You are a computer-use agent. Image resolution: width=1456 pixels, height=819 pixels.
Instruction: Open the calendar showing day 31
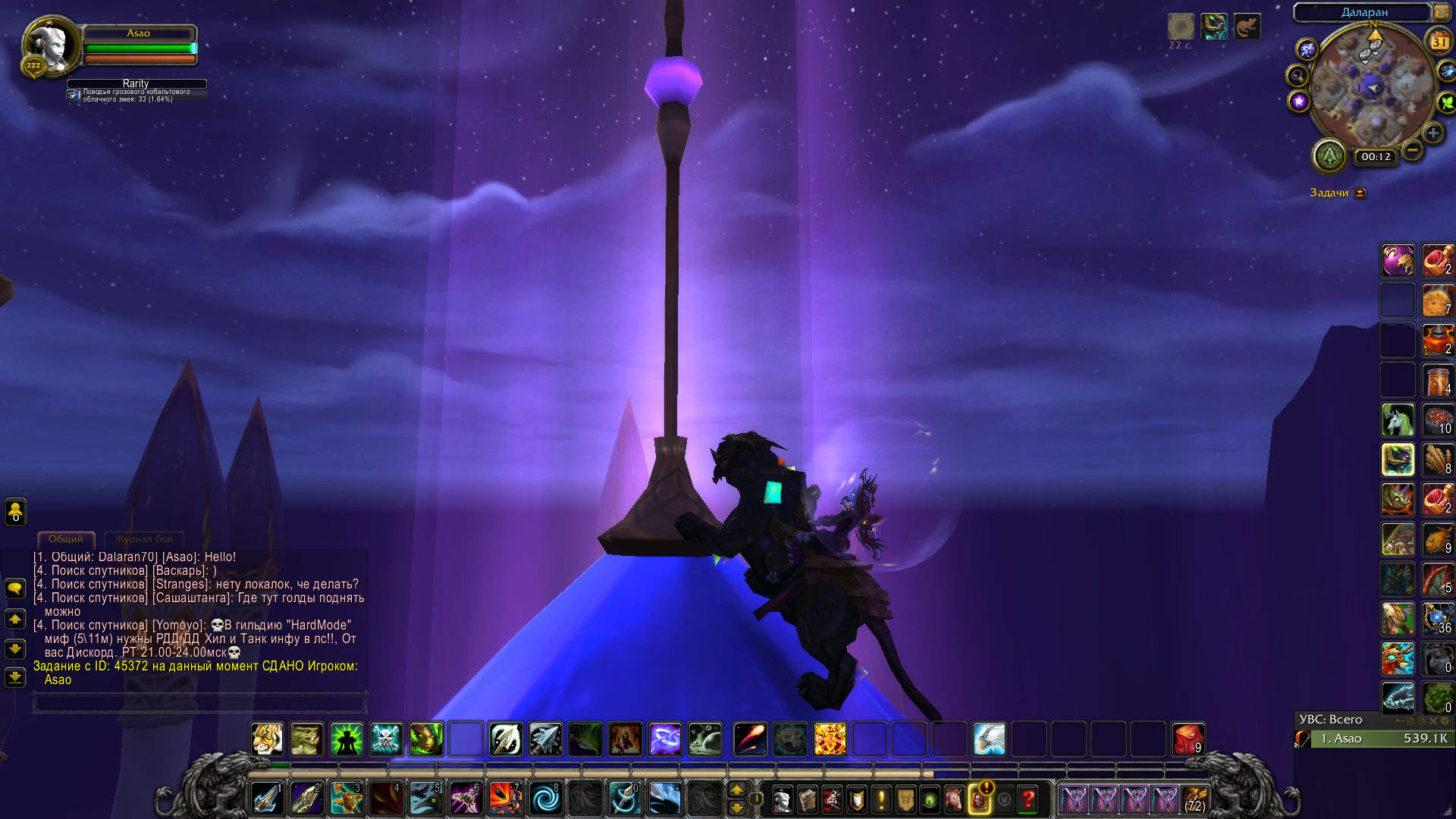[x=1439, y=42]
